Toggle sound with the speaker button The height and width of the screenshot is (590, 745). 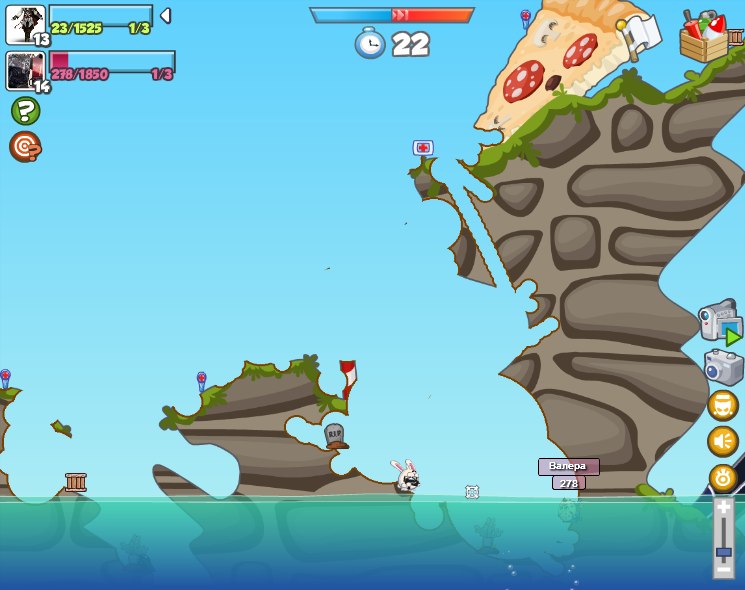(723, 441)
